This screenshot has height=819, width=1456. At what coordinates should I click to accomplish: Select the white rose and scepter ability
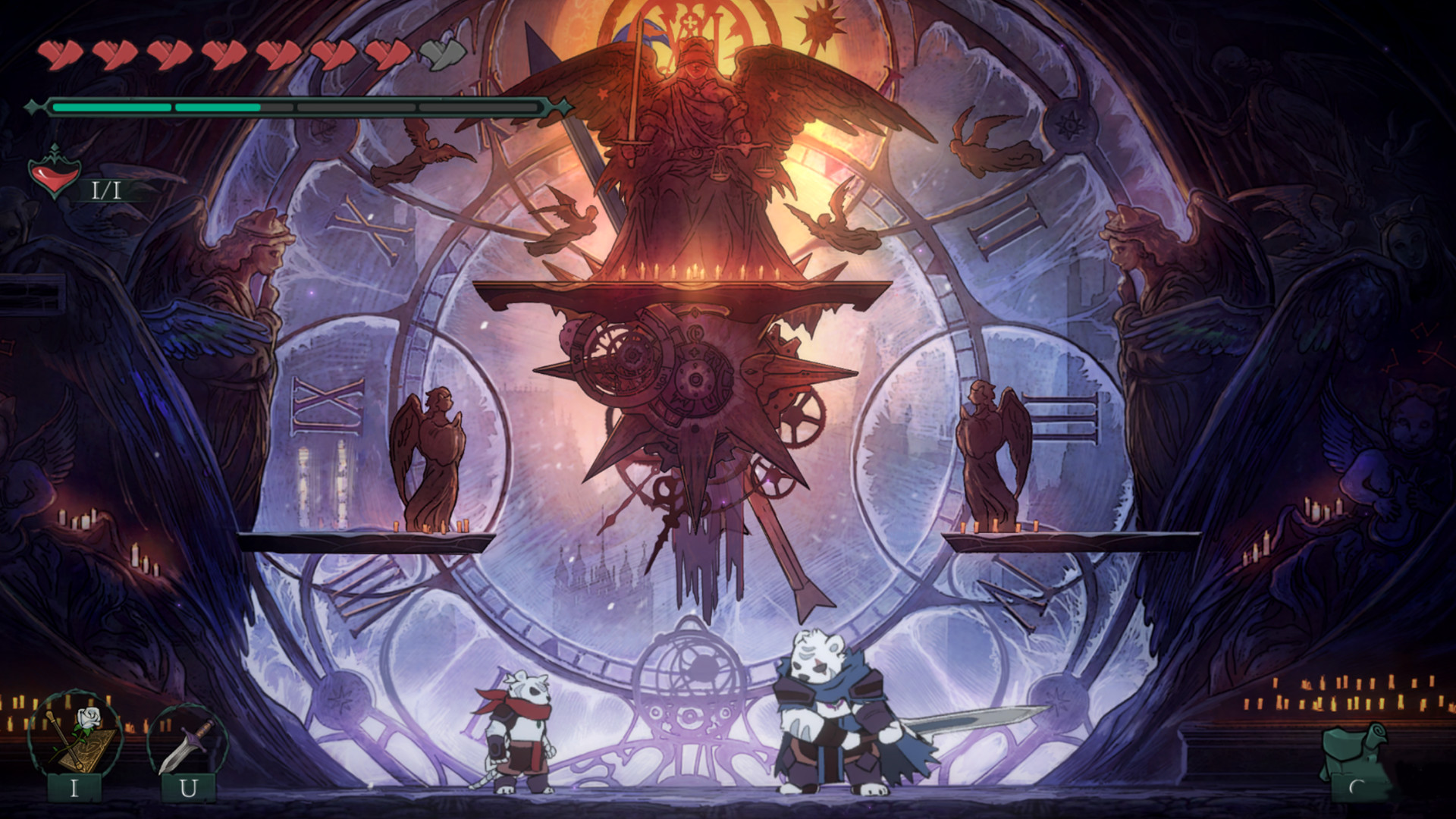point(74,734)
